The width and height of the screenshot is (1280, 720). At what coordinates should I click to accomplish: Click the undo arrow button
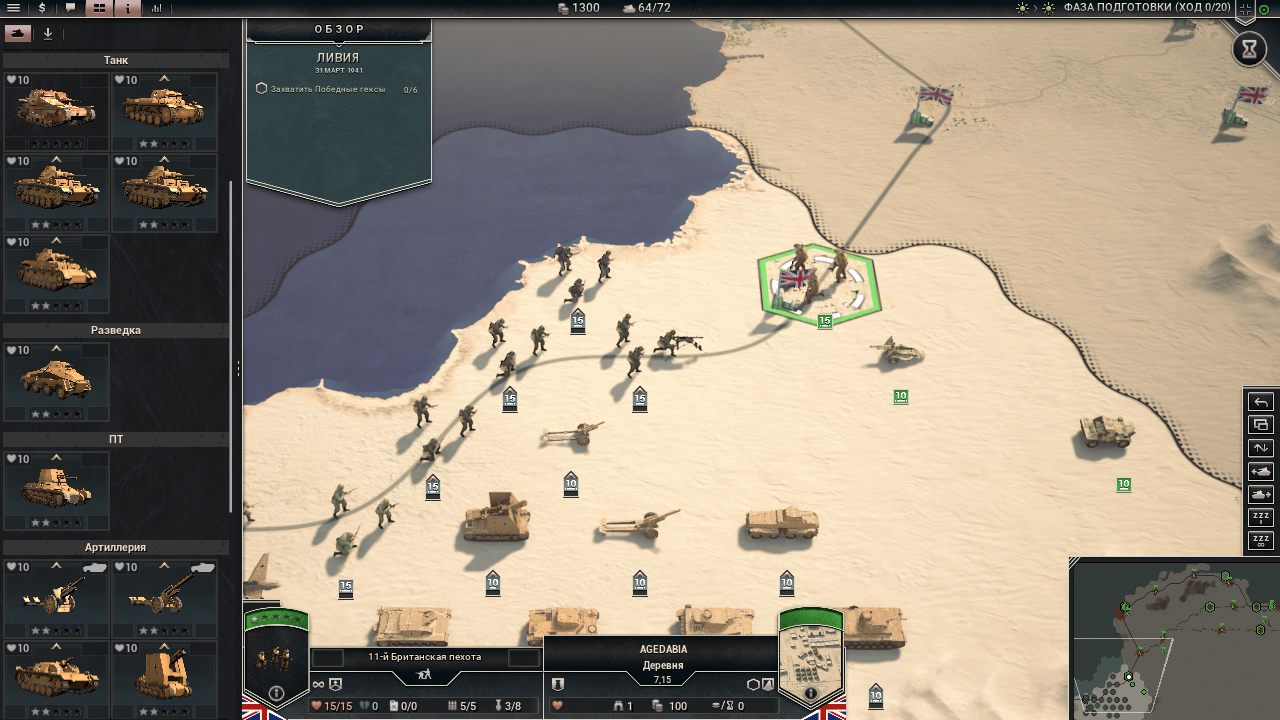coord(1260,402)
